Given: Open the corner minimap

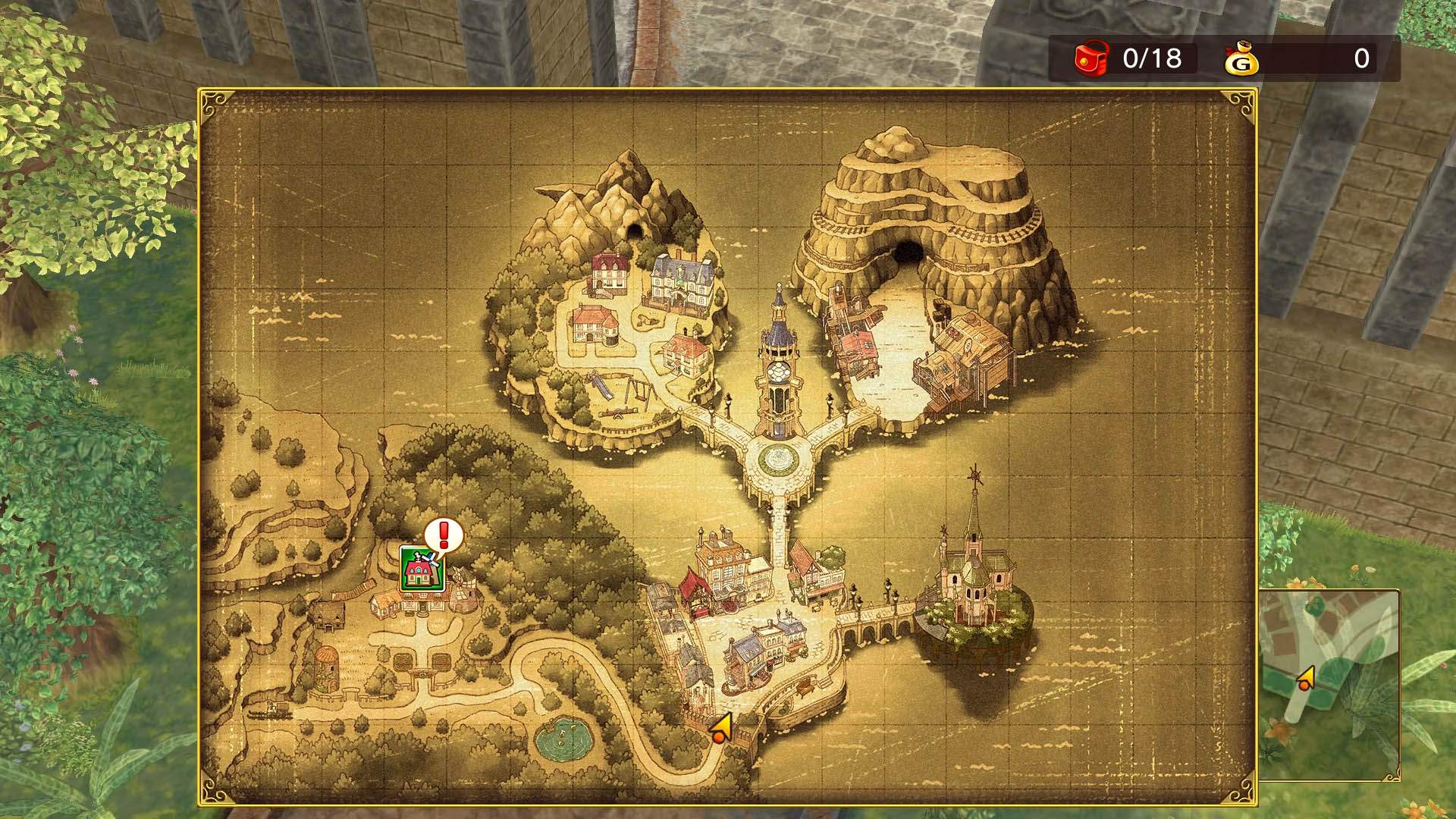Looking at the screenshot, I should point(1329,684).
